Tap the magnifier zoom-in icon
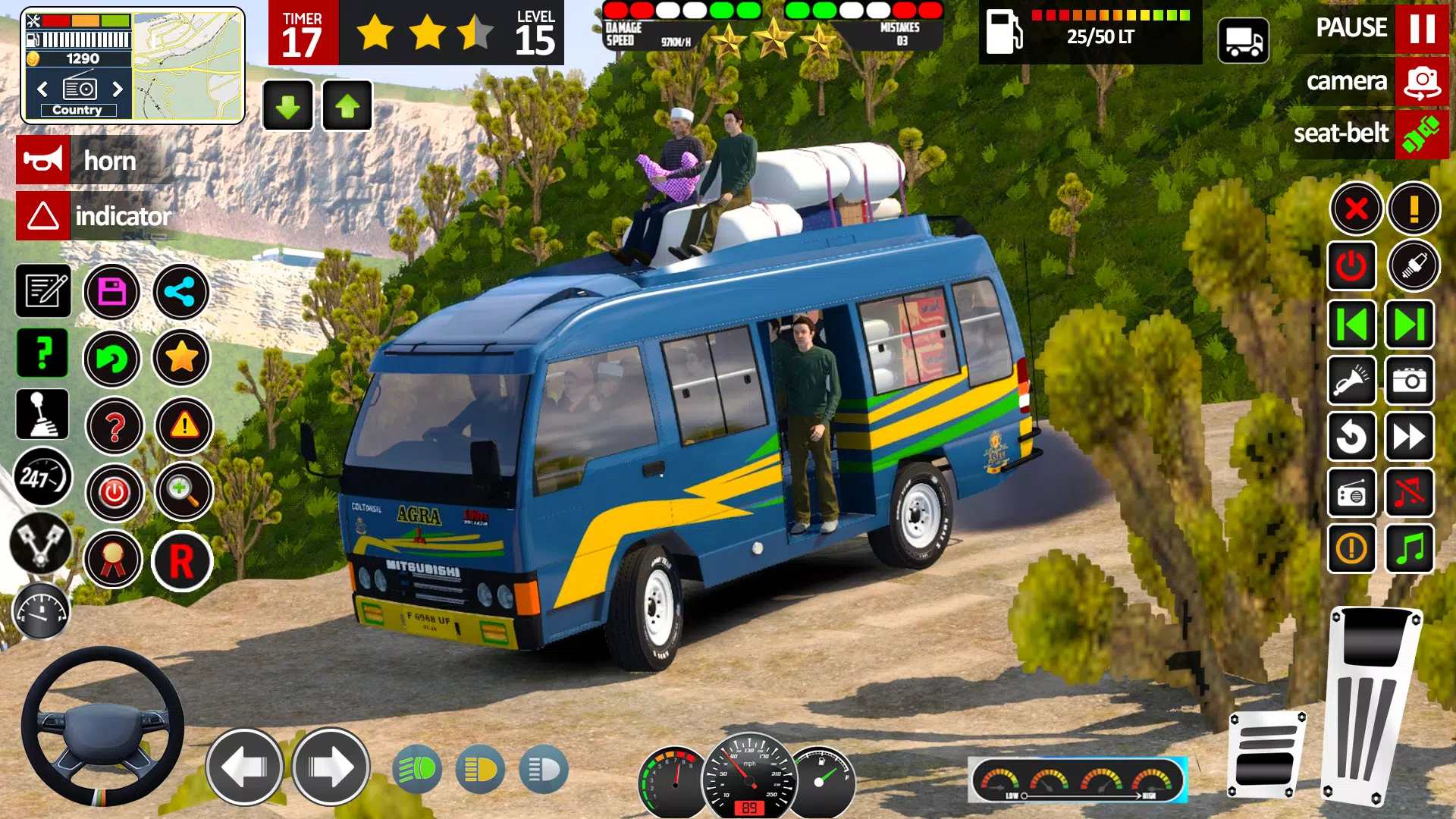Image resolution: width=1456 pixels, height=819 pixels. coord(182,494)
